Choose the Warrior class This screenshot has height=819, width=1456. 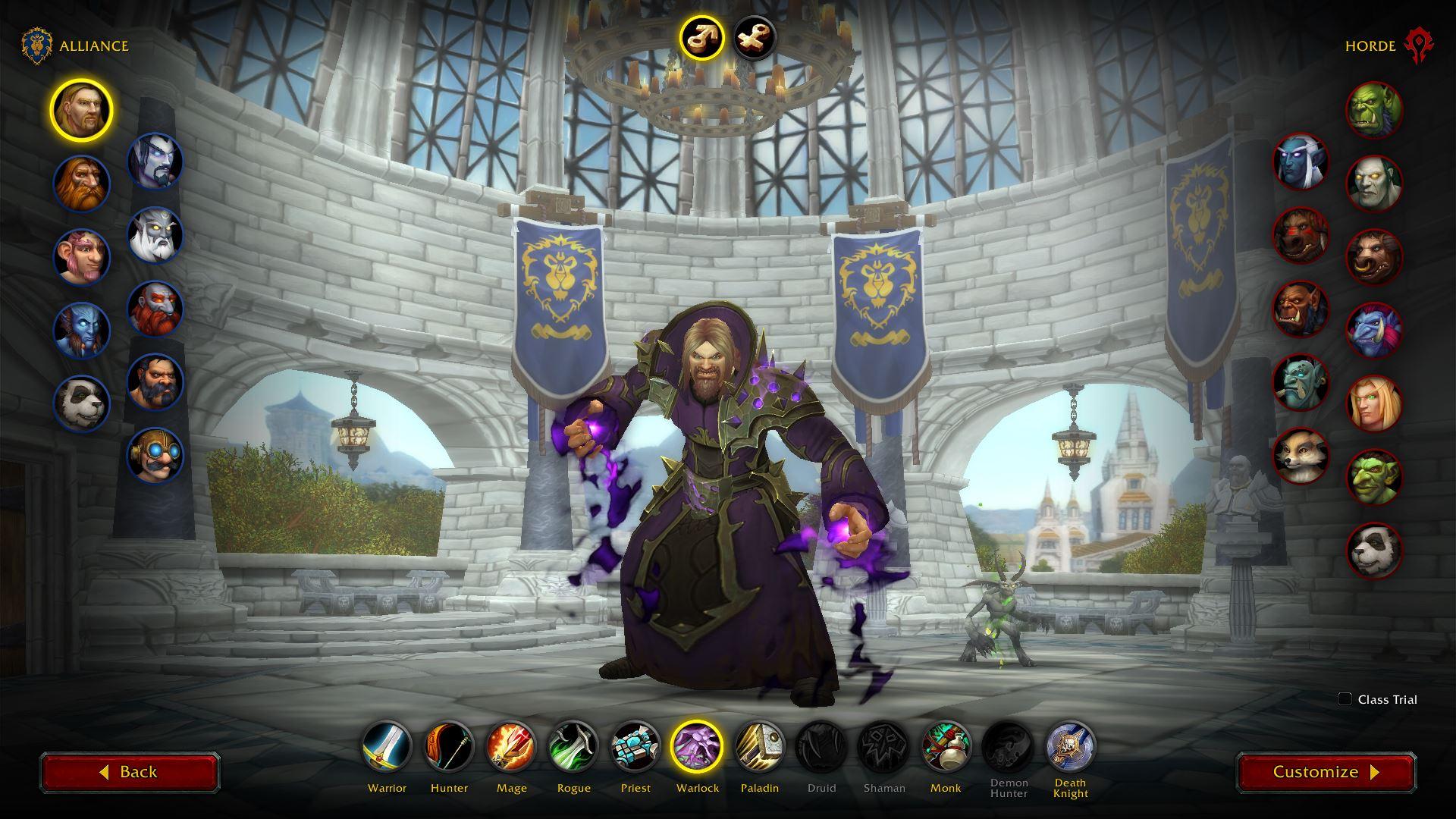[387, 746]
